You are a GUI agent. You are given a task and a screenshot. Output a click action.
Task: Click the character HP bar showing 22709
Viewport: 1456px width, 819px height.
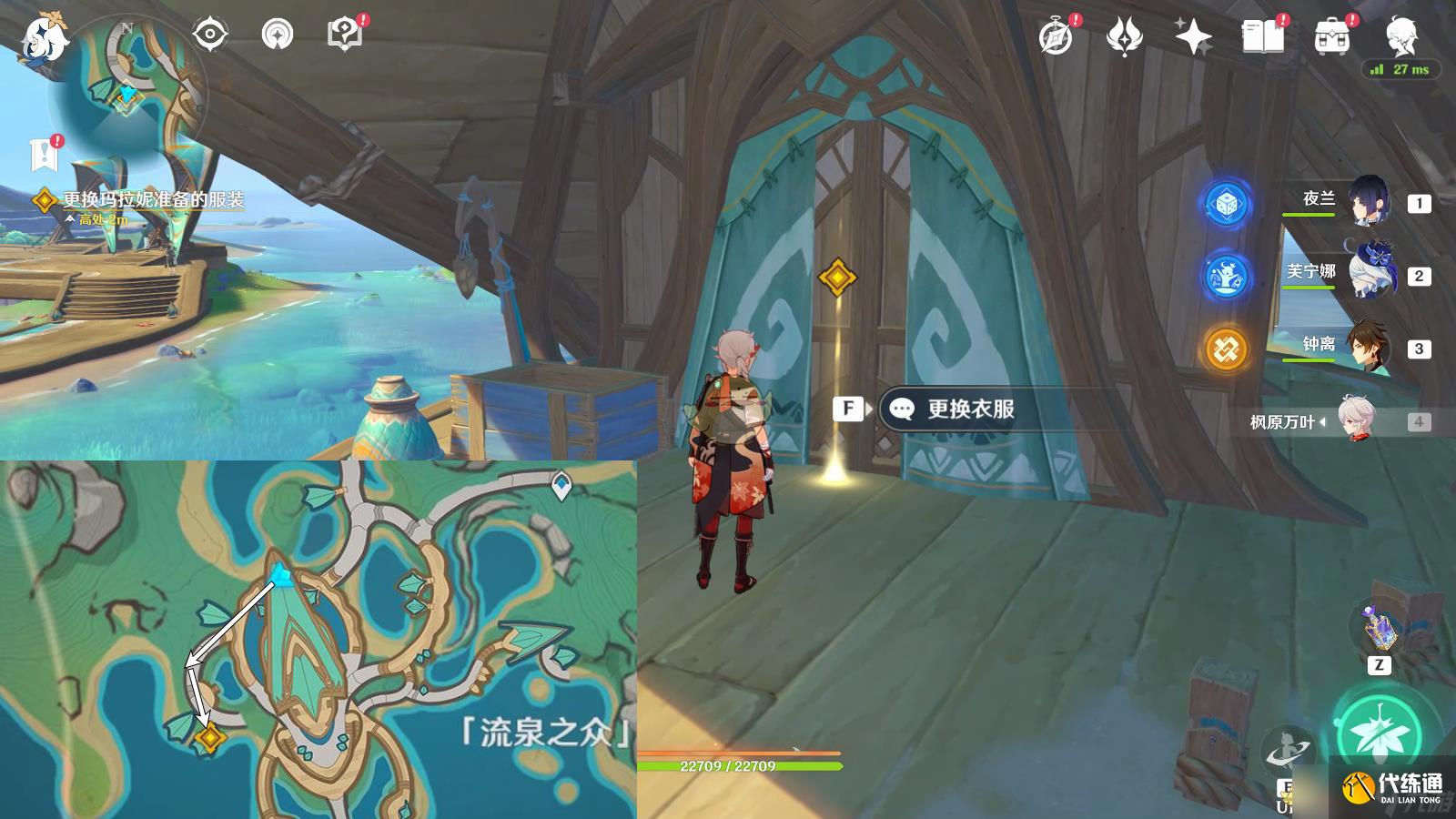728,765
